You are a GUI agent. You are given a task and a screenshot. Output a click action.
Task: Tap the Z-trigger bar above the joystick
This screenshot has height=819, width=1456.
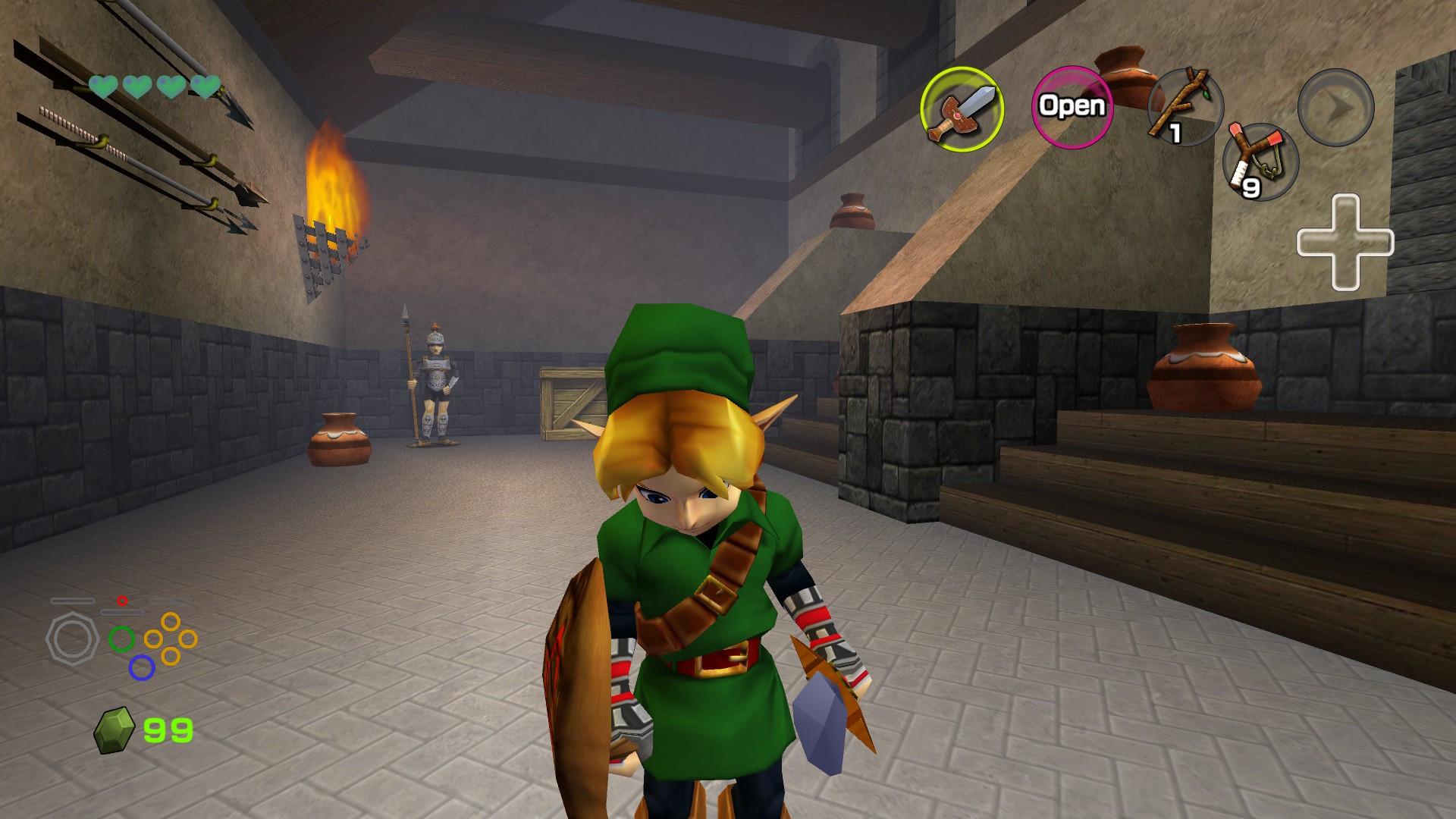pyautogui.click(x=123, y=612)
